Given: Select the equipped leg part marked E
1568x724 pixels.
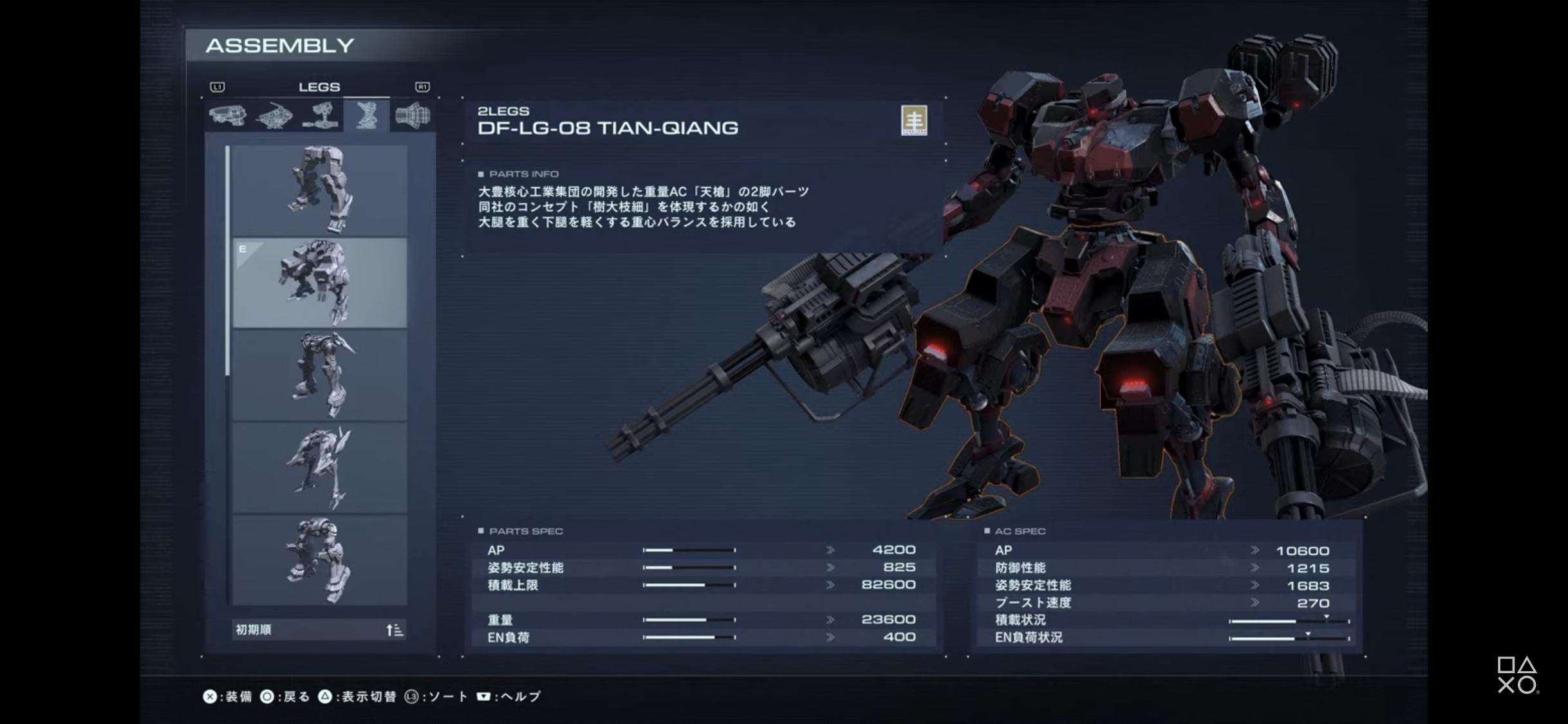Looking at the screenshot, I should [319, 283].
